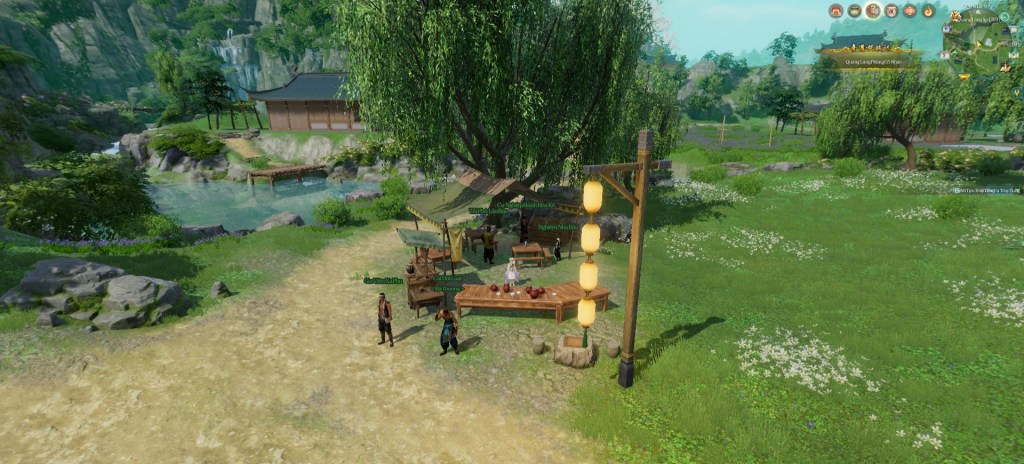Click the red lantern icon in the top row
1024x464 pixels.
[x=910, y=11]
